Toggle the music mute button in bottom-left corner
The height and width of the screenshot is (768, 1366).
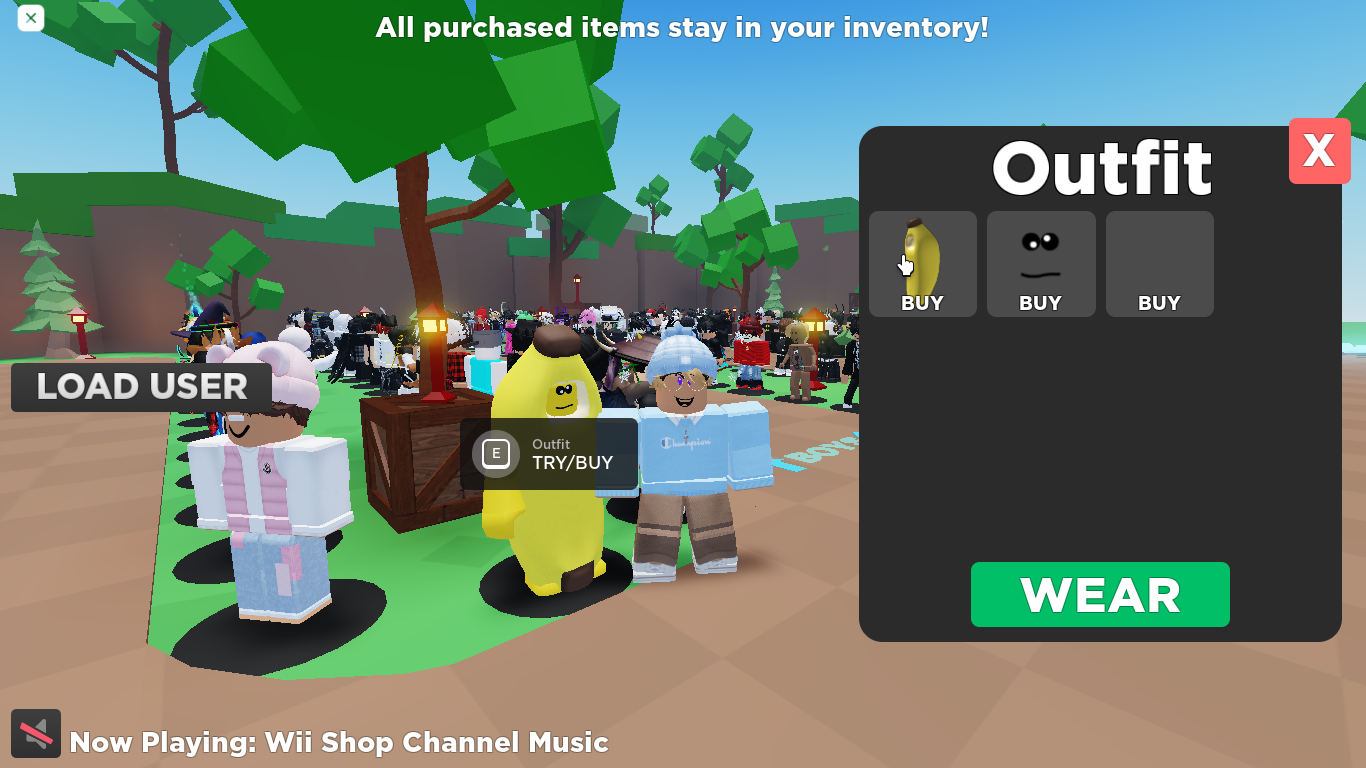click(36, 733)
